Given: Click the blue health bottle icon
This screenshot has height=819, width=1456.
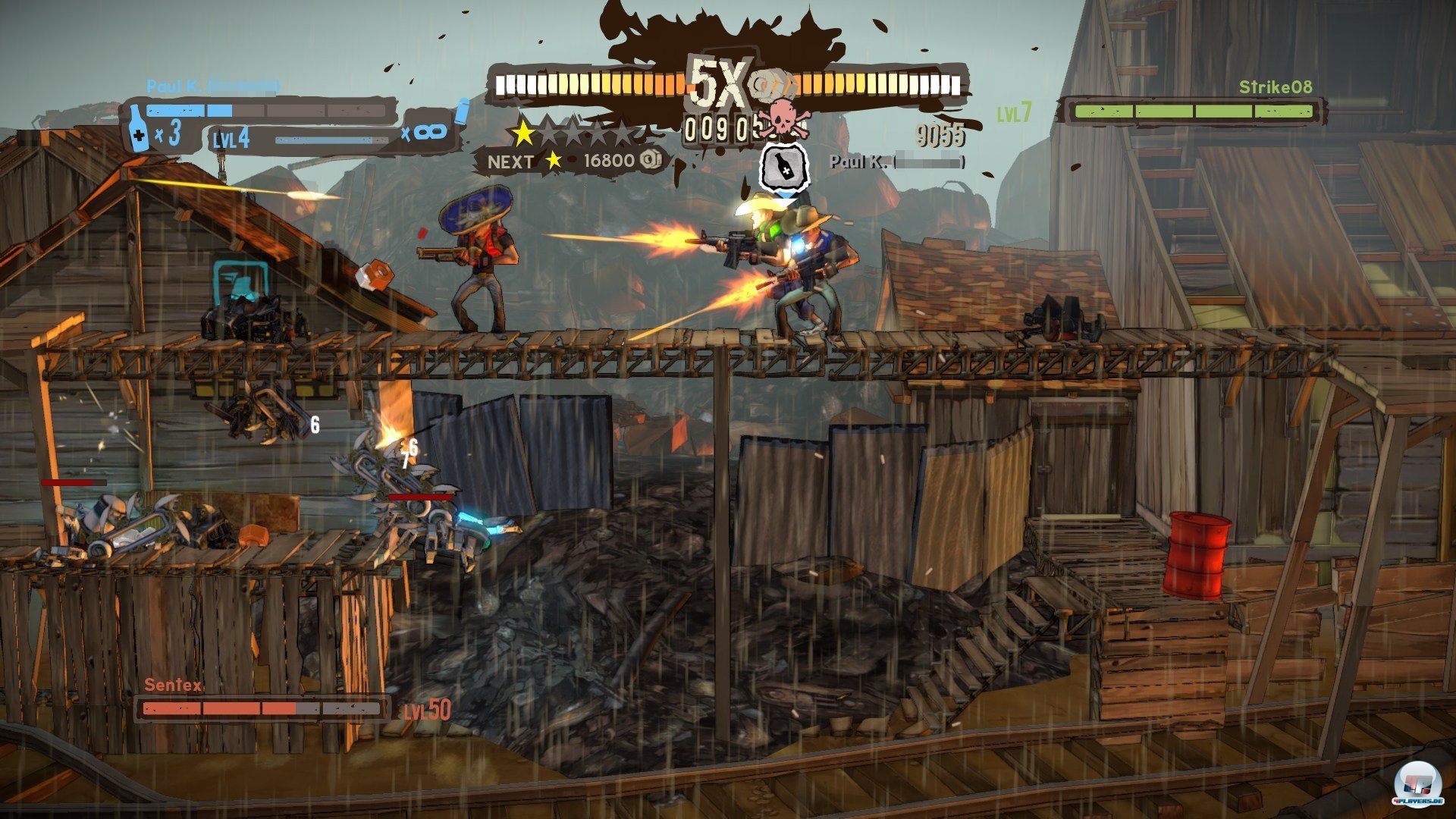Looking at the screenshot, I should point(138,129).
